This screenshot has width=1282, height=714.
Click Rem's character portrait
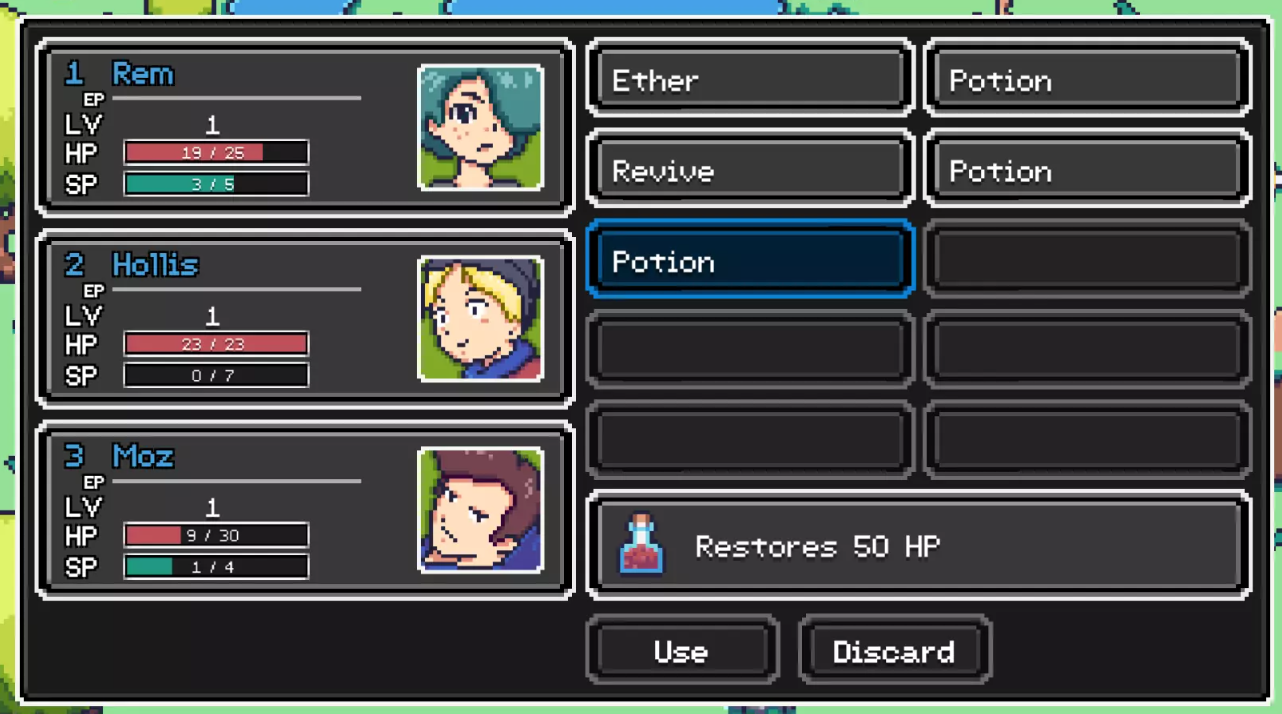click(481, 128)
